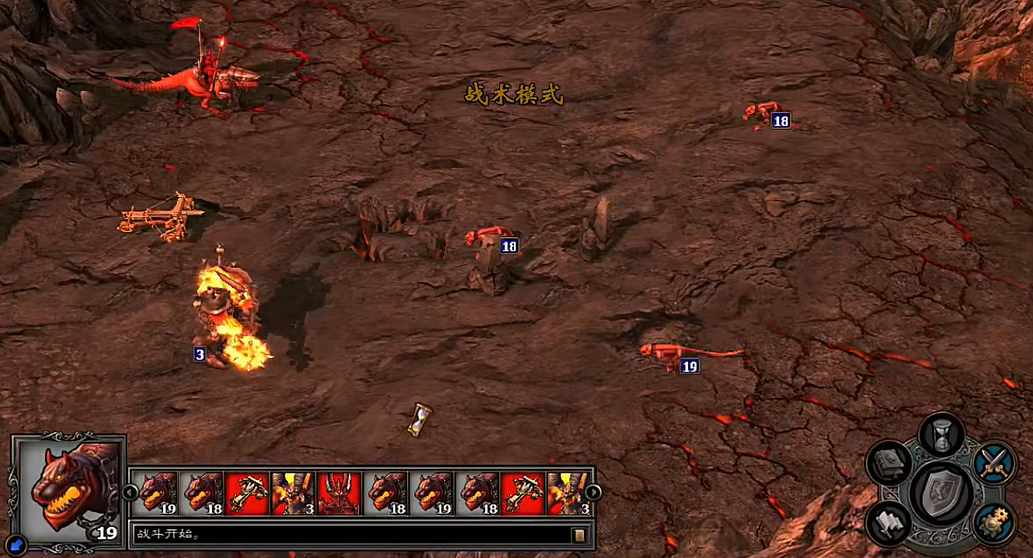This screenshot has width=1033, height=558.
Task: Select the red demon hero portrait in the turn bar
Action: (338, 493)
